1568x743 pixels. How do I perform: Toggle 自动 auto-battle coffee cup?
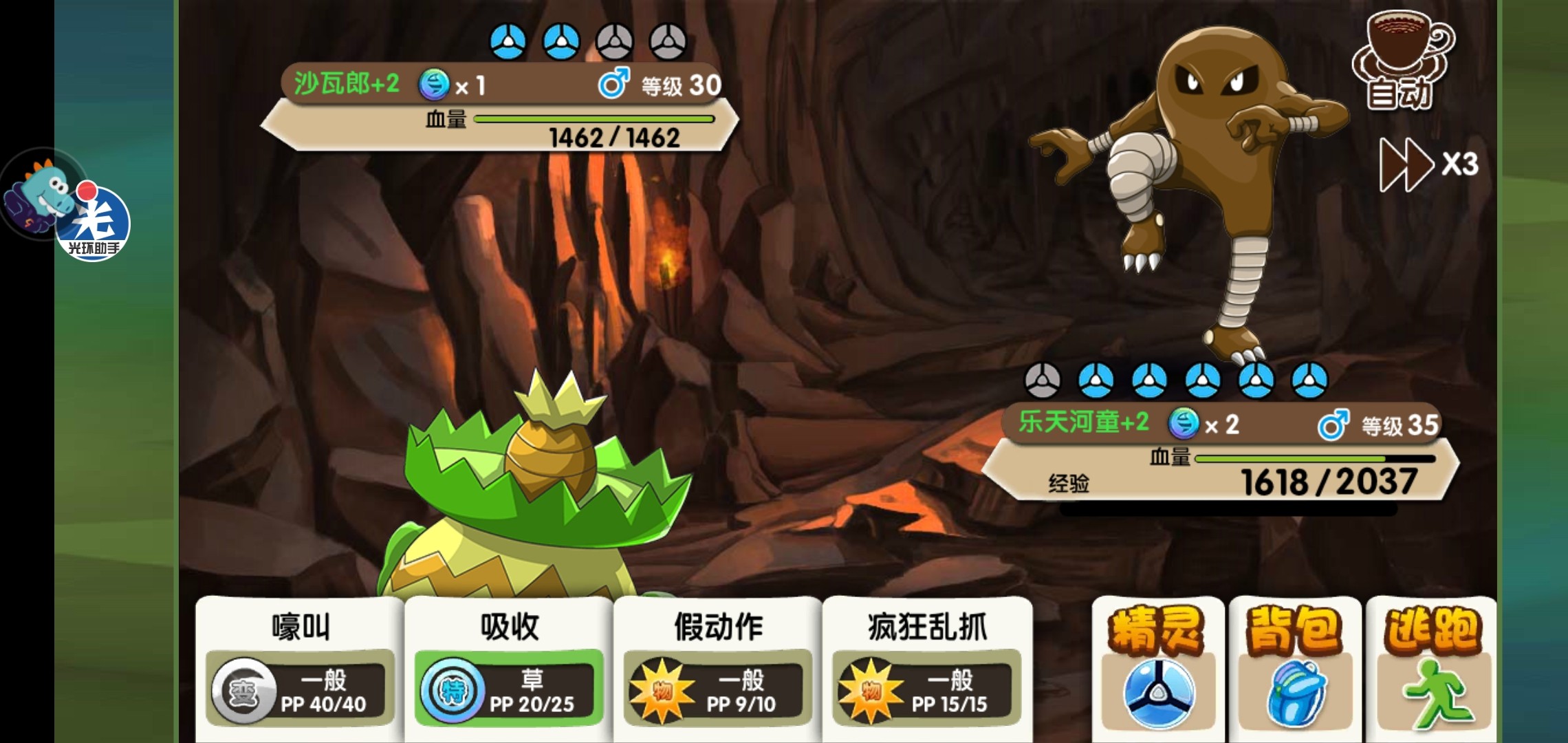click(x=1402, y=62)
